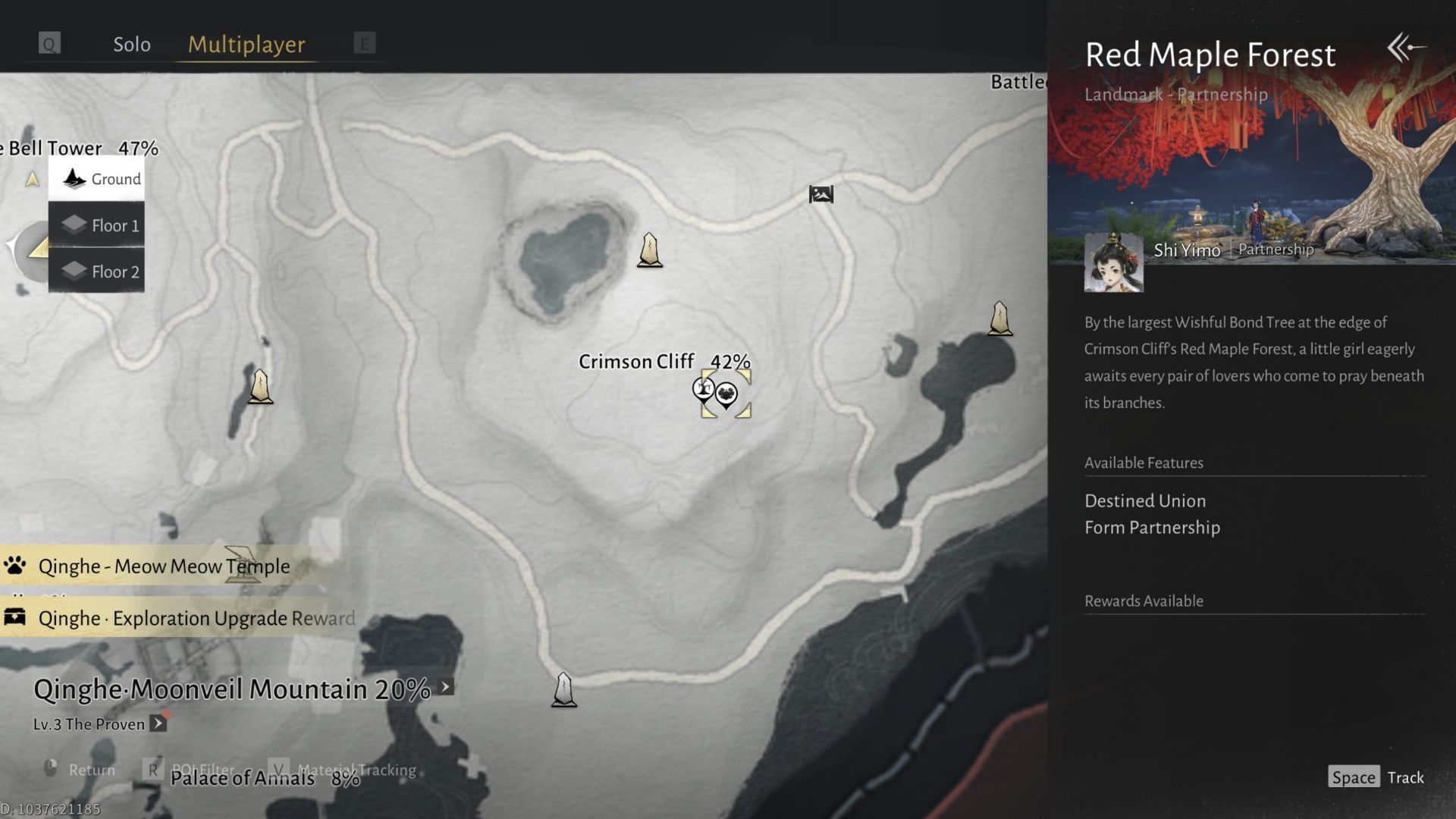This screenshot has height=819, width=1456.
Task: Switch to the Solo tab
Action: tap(131, 44)
